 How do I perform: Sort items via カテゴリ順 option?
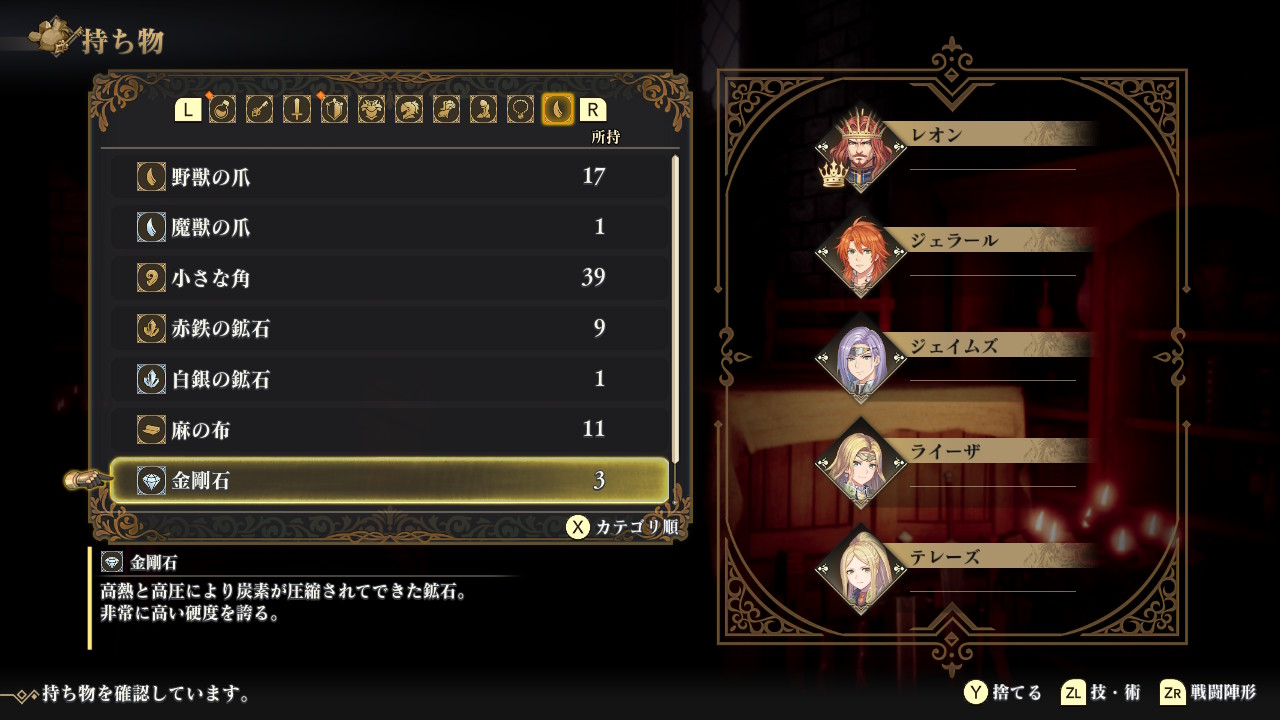(x=622, y=527)
